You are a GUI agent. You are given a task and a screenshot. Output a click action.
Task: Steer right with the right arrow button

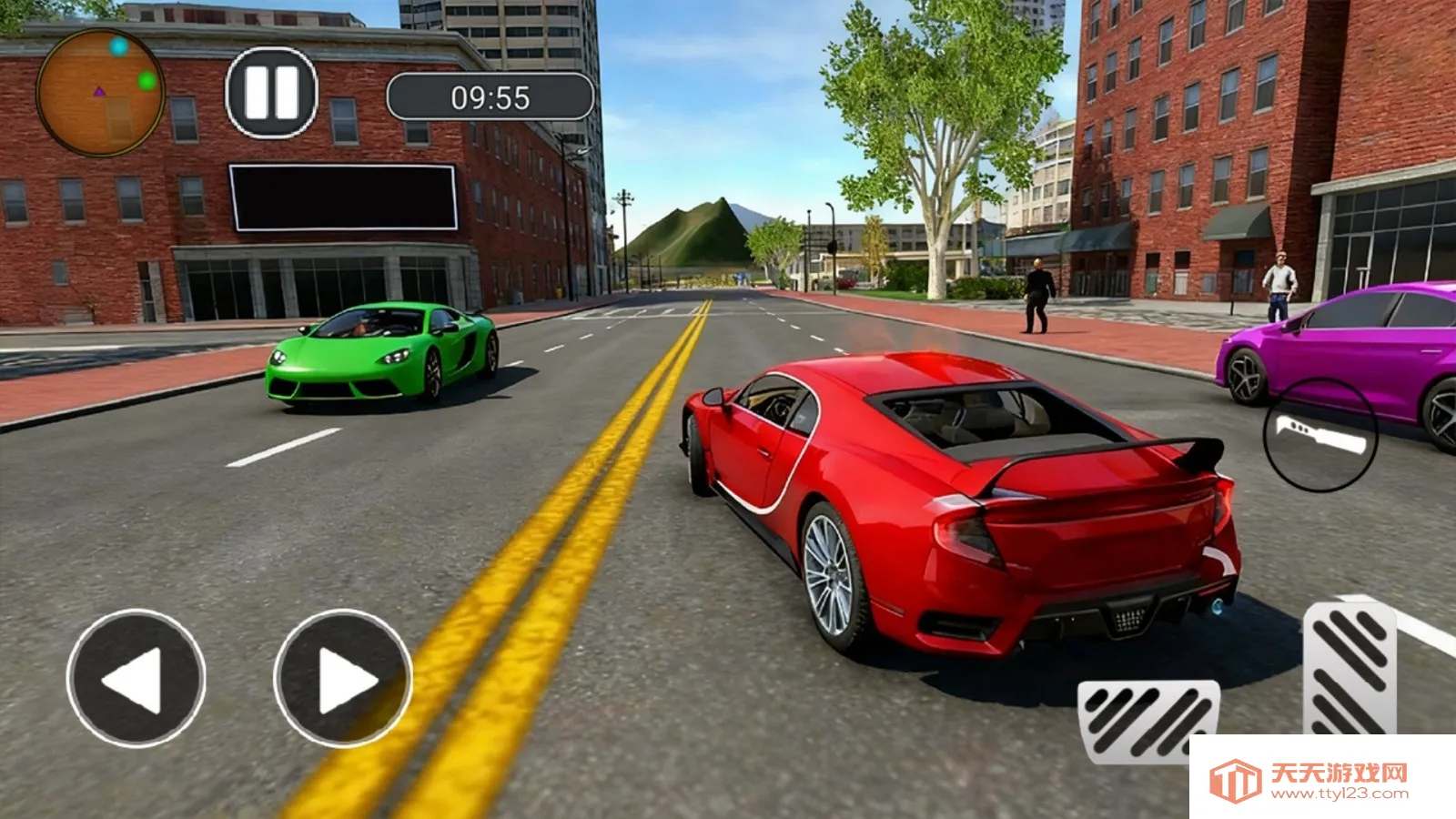[x=343, y=678]
